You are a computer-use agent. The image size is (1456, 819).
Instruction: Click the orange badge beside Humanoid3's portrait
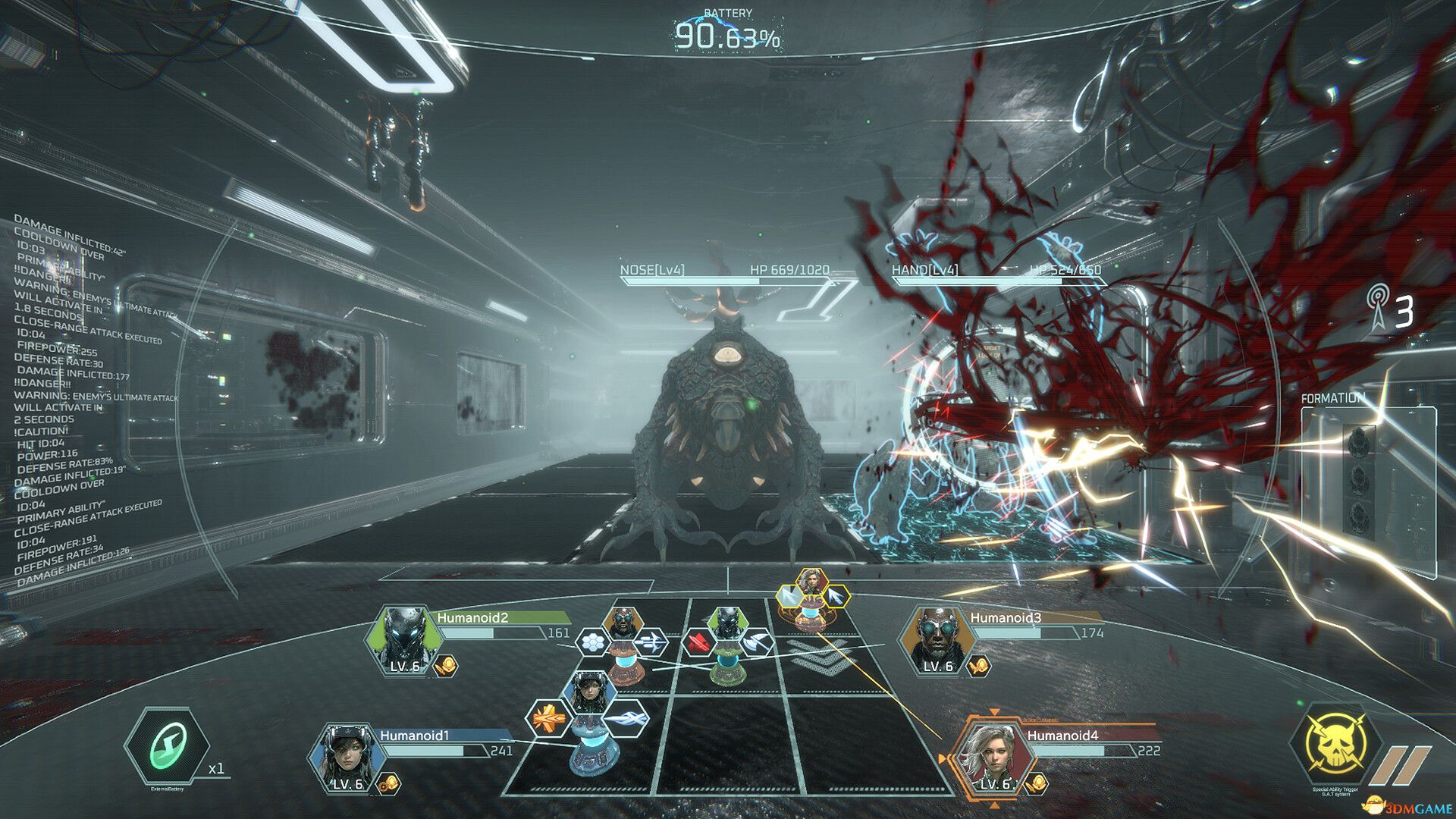pyautogui.click(x=979, y=667)
